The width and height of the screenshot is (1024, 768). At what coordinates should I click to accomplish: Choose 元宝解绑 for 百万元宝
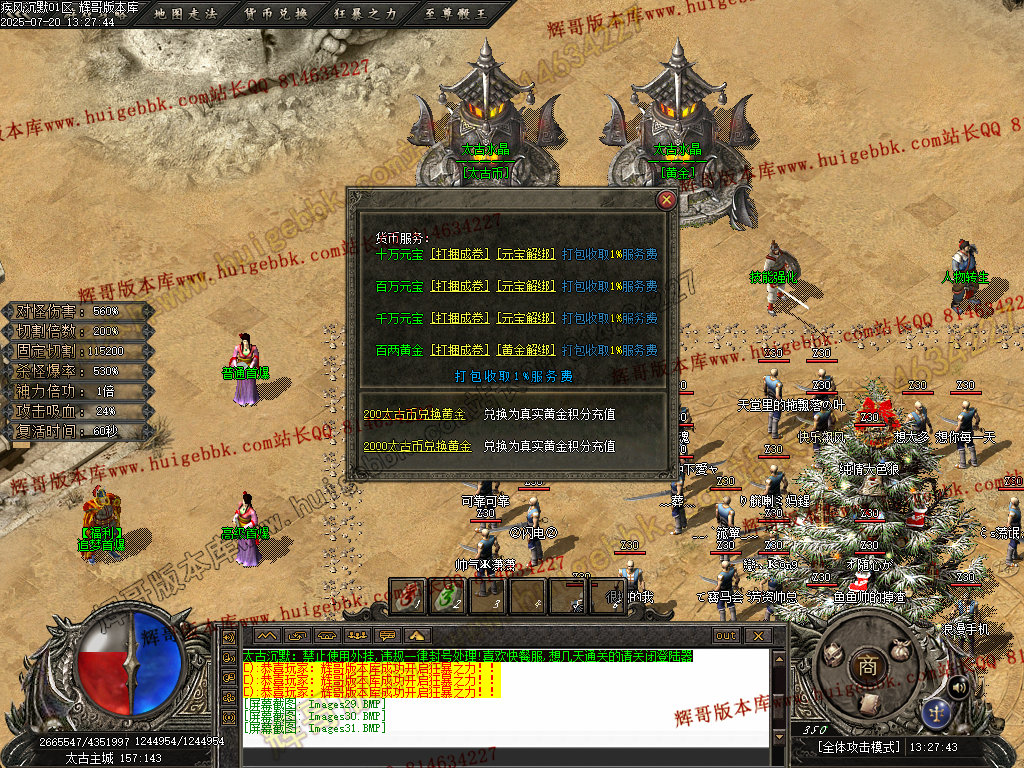pos(526,286)
